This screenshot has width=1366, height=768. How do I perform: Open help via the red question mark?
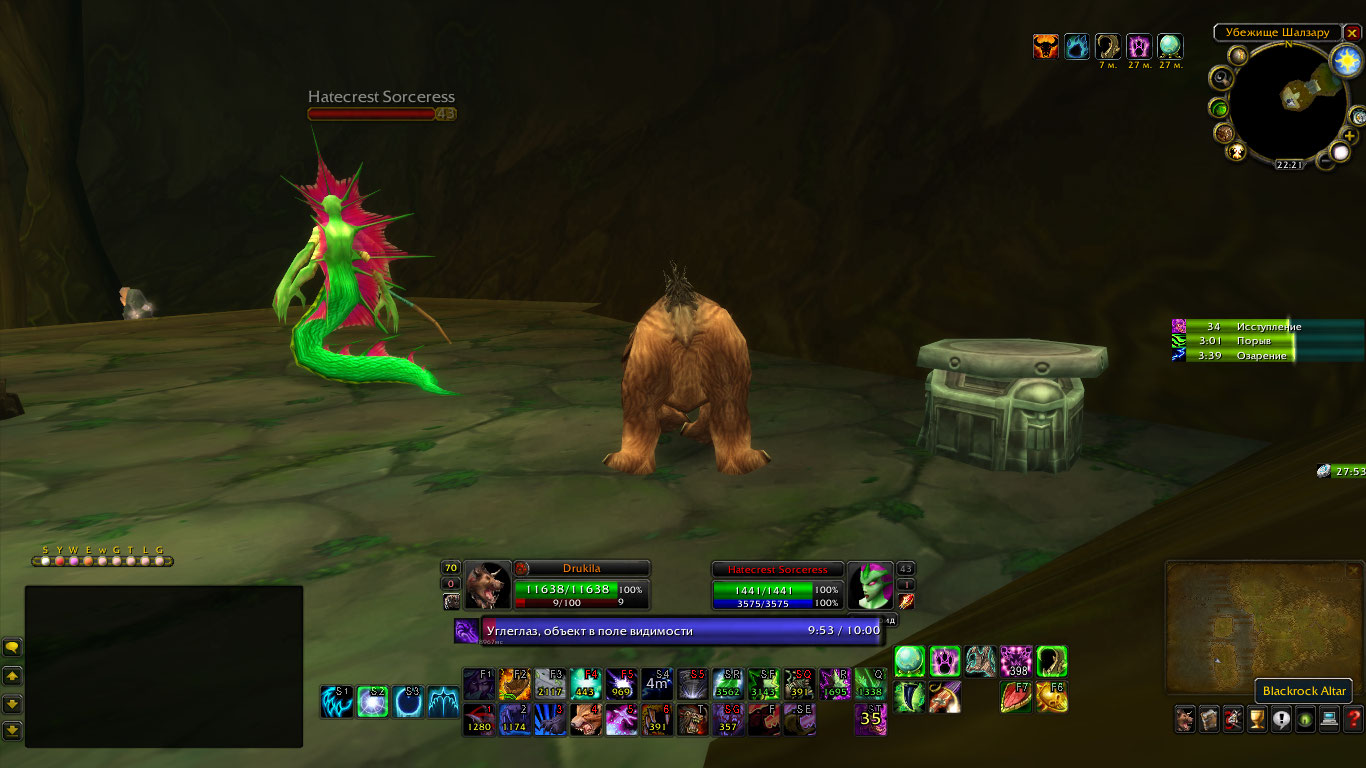(1353, 718)
